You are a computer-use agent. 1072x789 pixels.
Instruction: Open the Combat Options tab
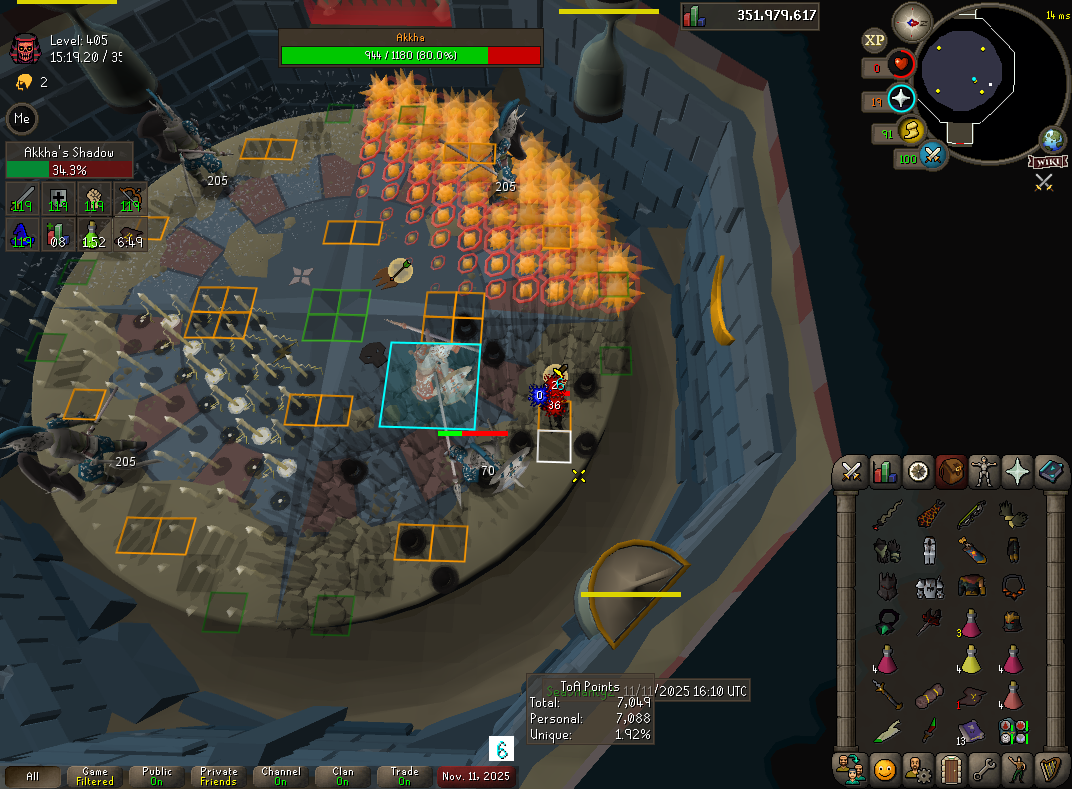[852, 470]
